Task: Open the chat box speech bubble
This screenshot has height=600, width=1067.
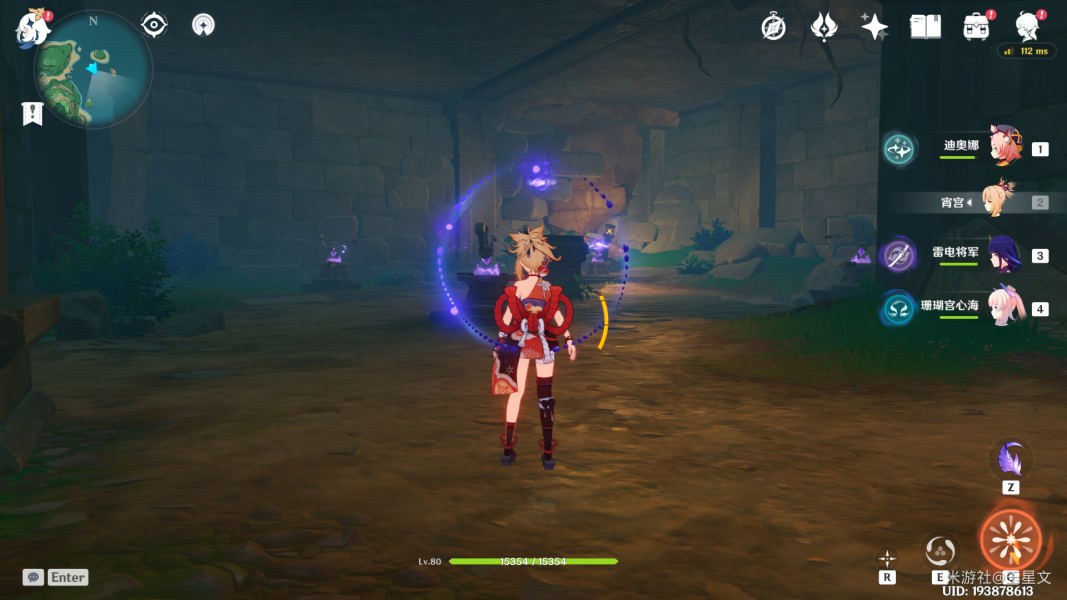Action: point(34,577)
